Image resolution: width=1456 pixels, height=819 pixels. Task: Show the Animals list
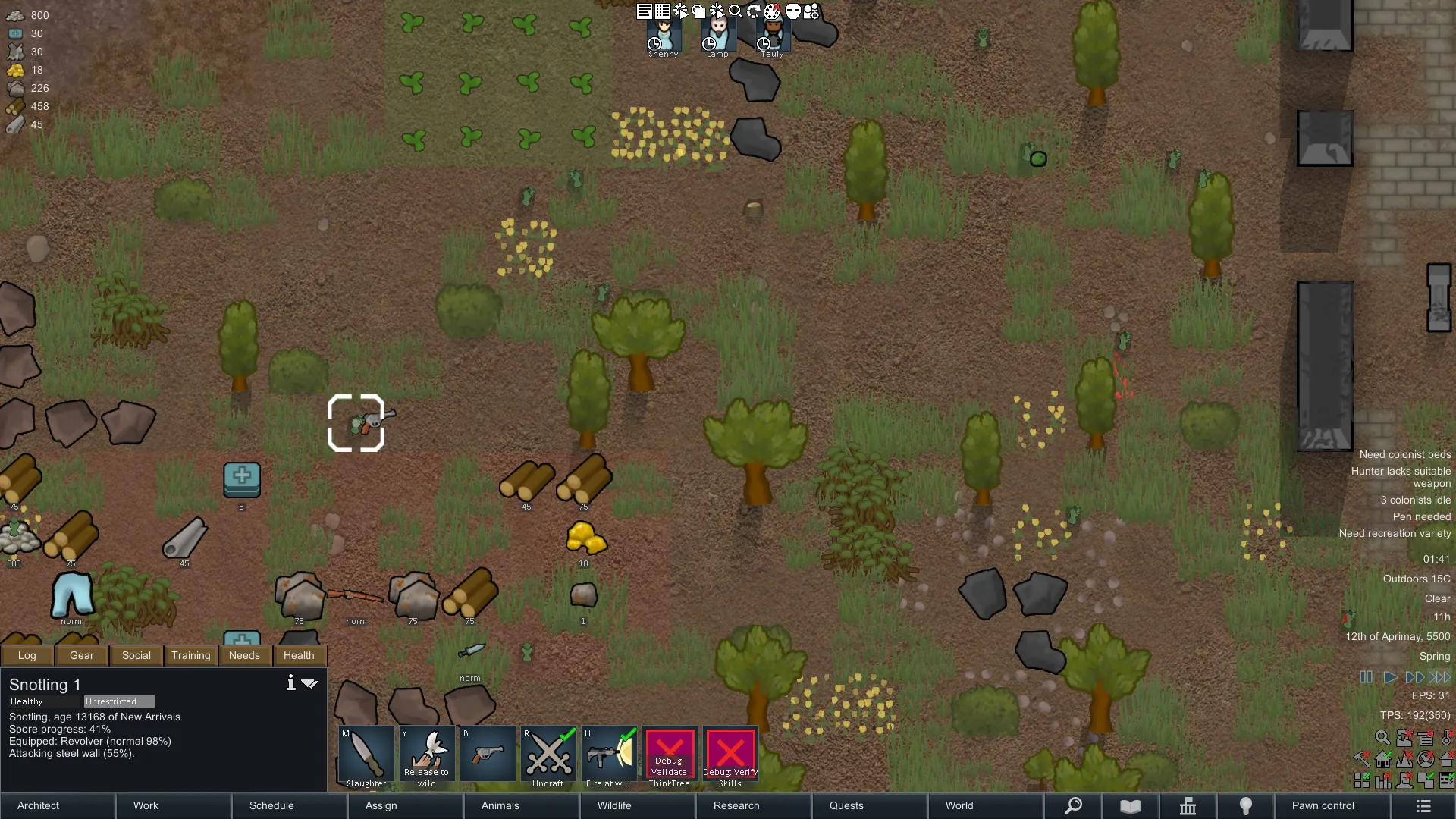click(500, 805)
